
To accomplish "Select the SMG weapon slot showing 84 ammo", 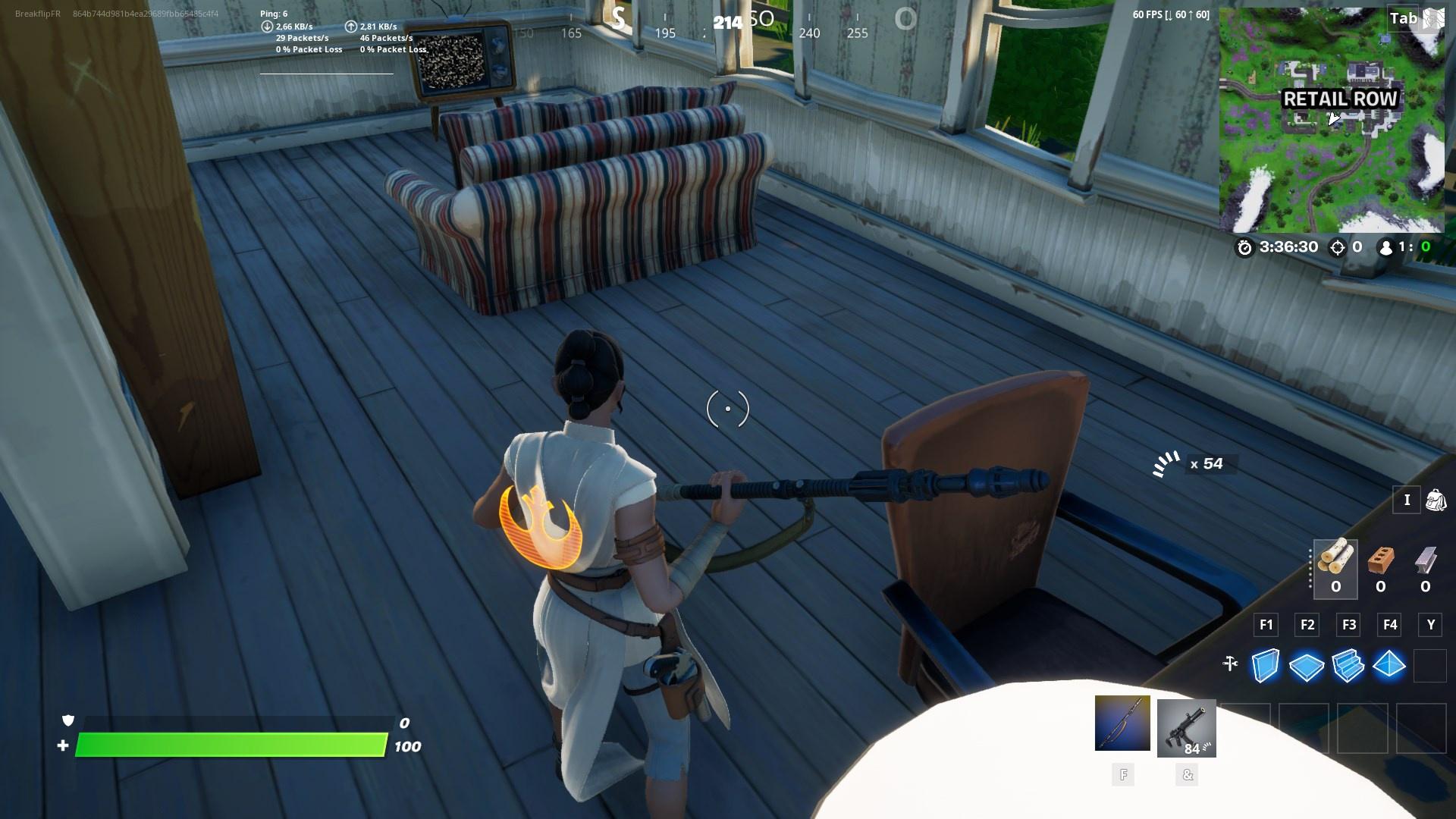I will (x=1186, y=726).
